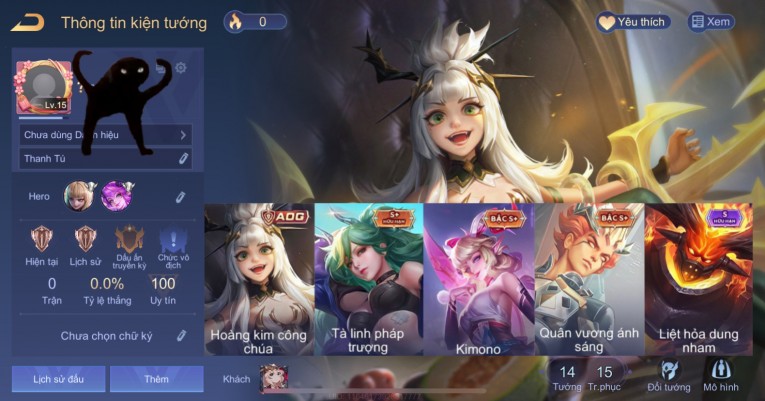This screenshot has width=765, height=401.
Task: Go back using the top-left arrow
Action: [x=29, y=22]
